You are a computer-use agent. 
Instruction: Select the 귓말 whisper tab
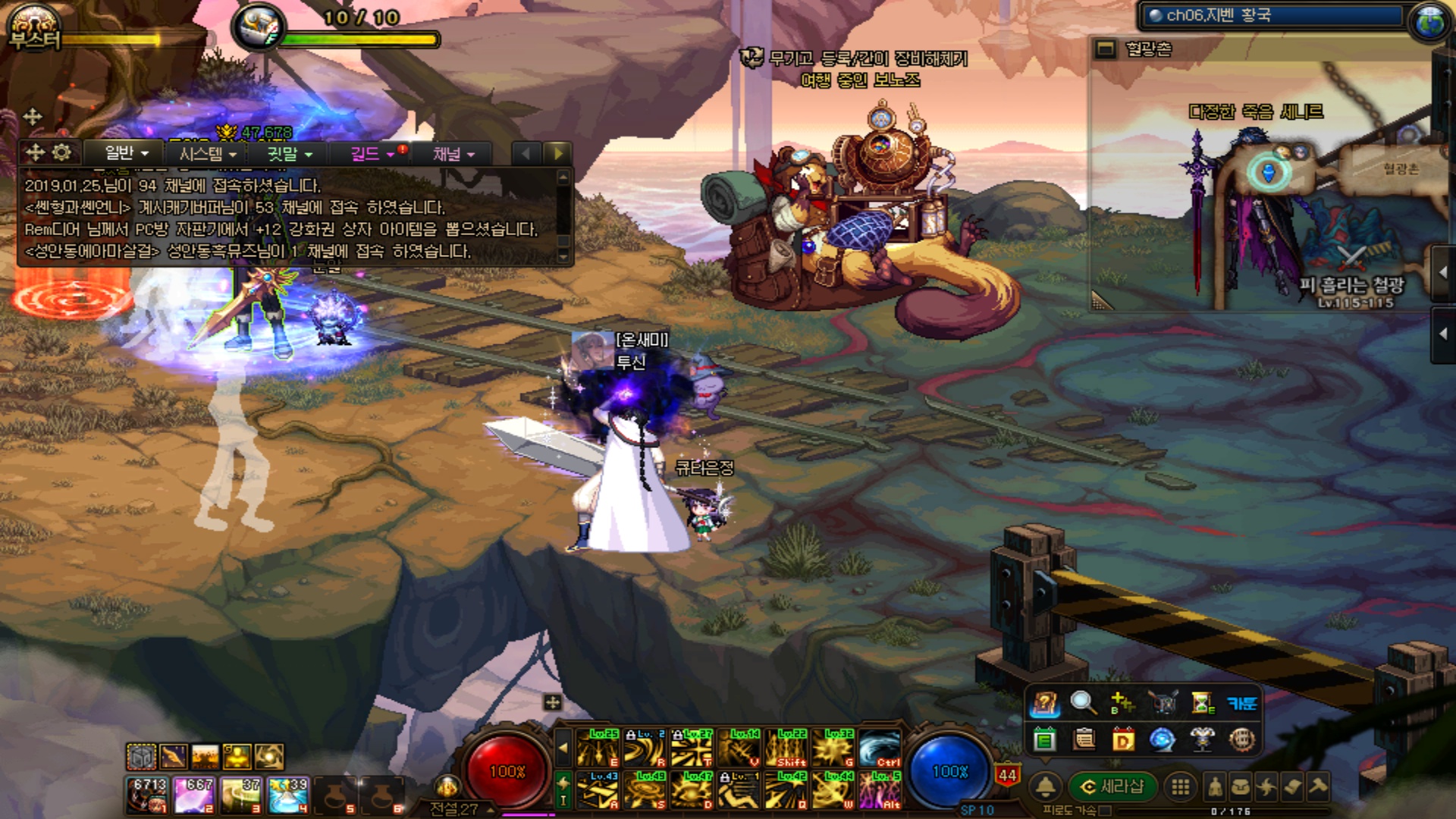click(289, 154)
